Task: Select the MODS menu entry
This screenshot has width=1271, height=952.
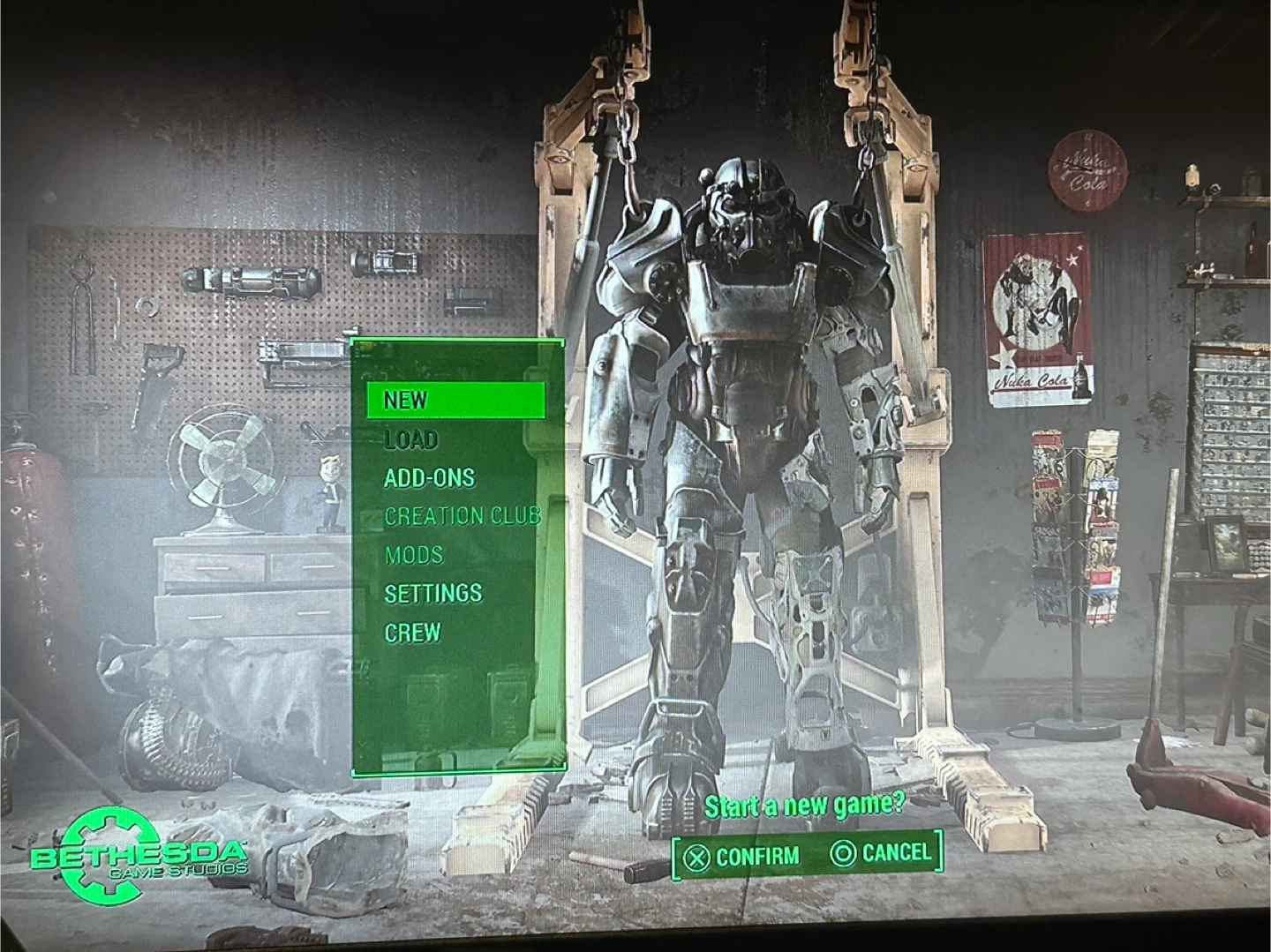Action: [x=414, y=555]
